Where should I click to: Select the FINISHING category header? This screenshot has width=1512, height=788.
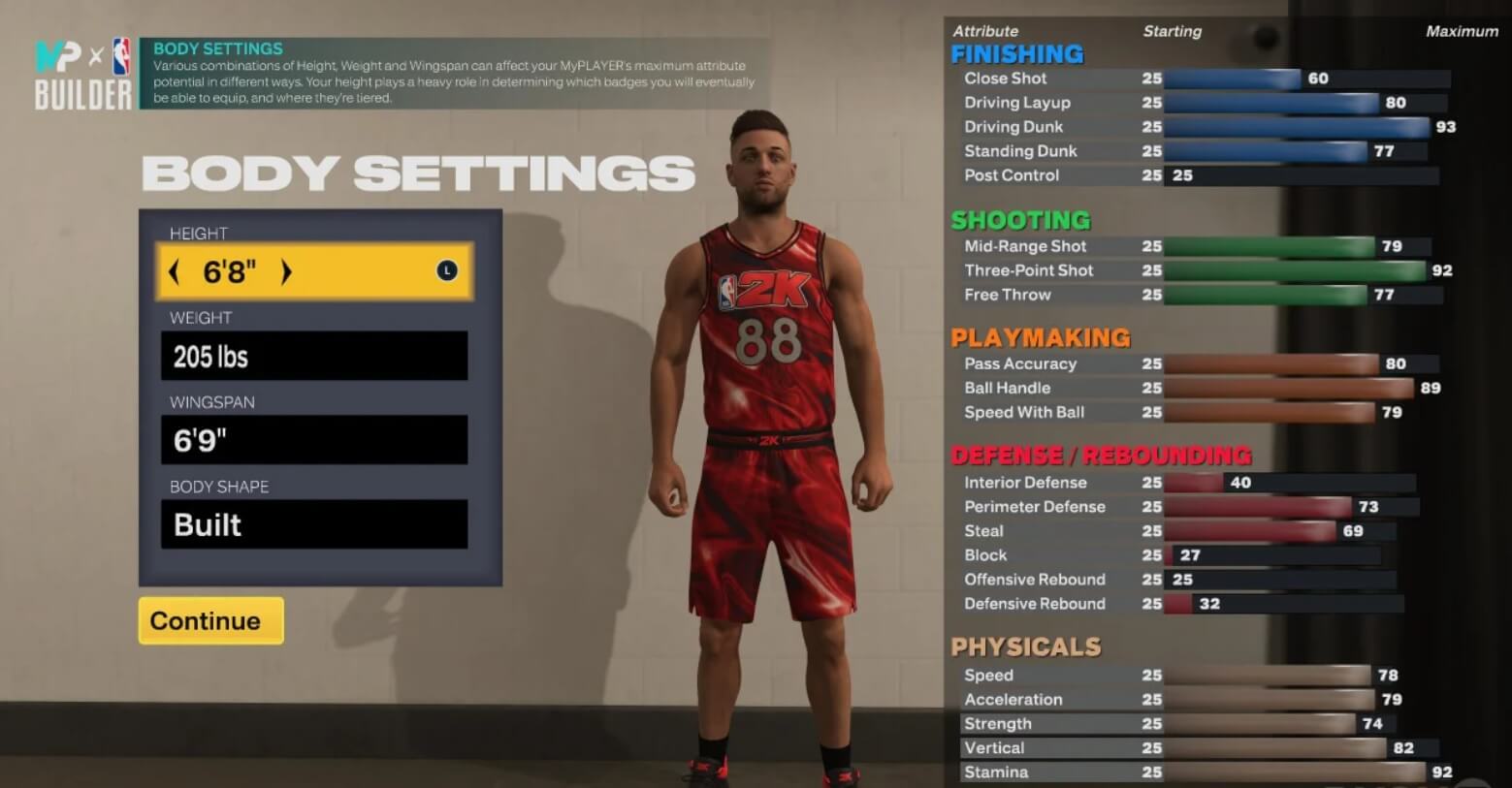[x=1016, y=53]
